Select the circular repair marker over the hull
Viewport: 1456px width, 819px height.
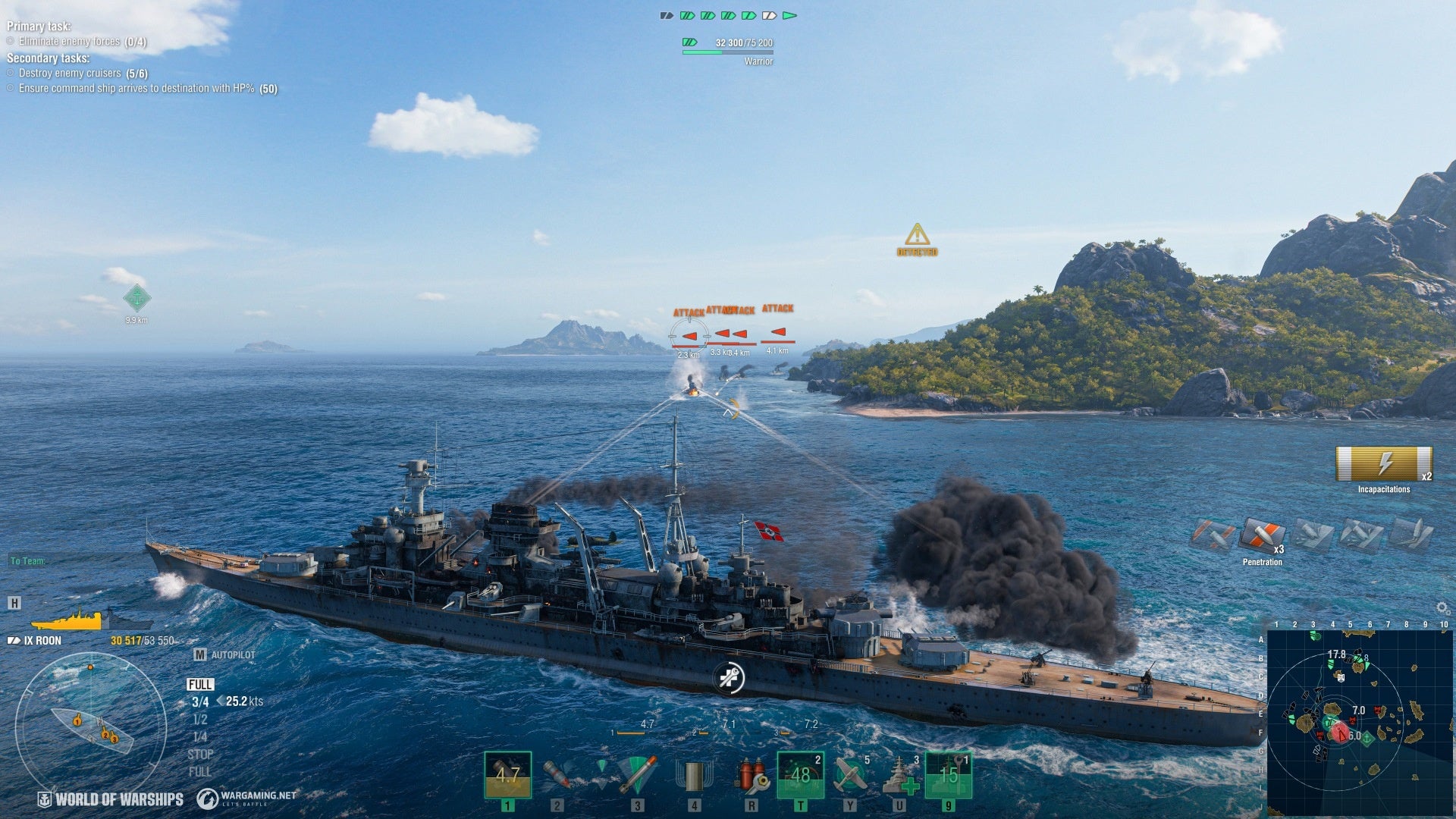click(730, 677)
